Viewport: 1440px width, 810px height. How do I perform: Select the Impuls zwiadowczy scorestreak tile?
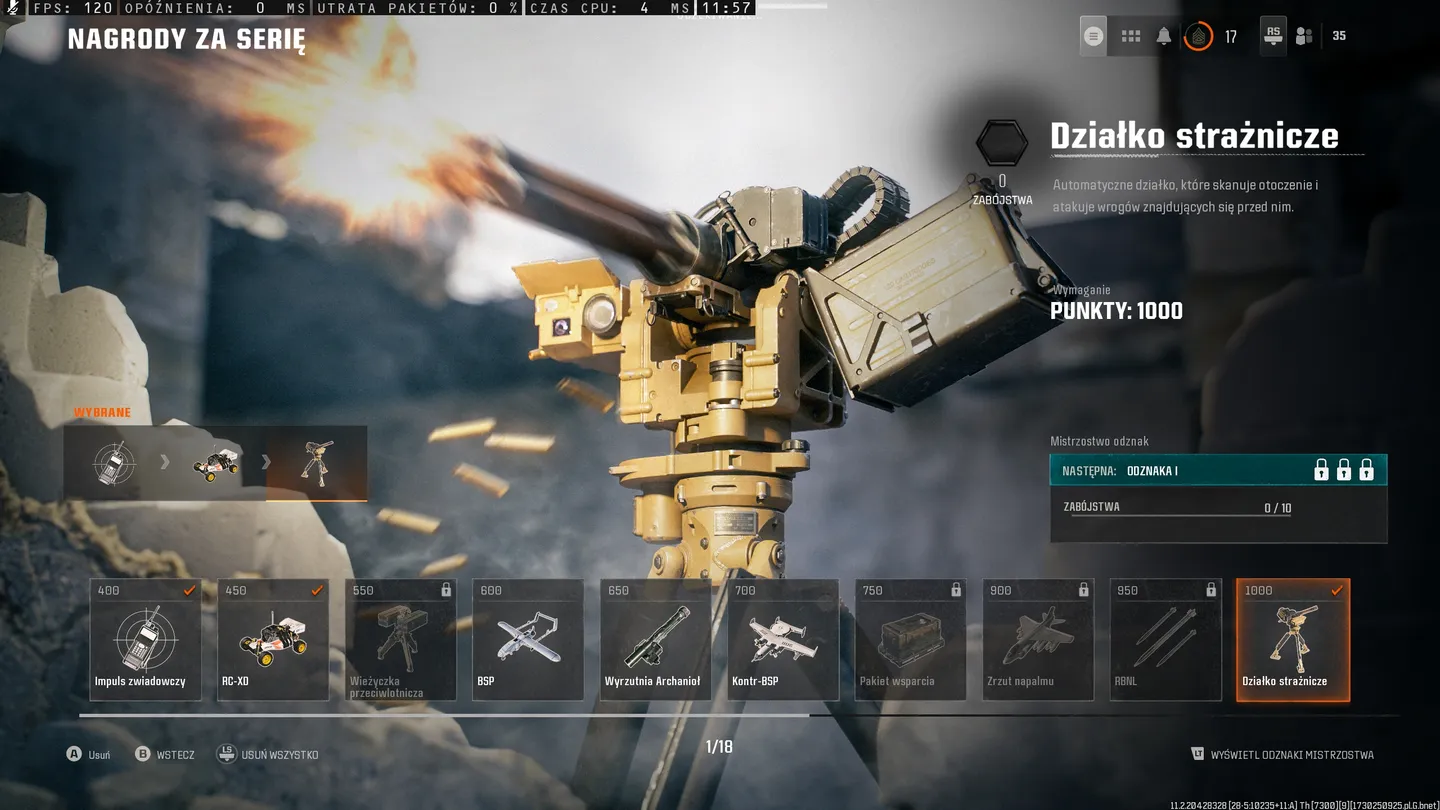[x=145, y=639]
